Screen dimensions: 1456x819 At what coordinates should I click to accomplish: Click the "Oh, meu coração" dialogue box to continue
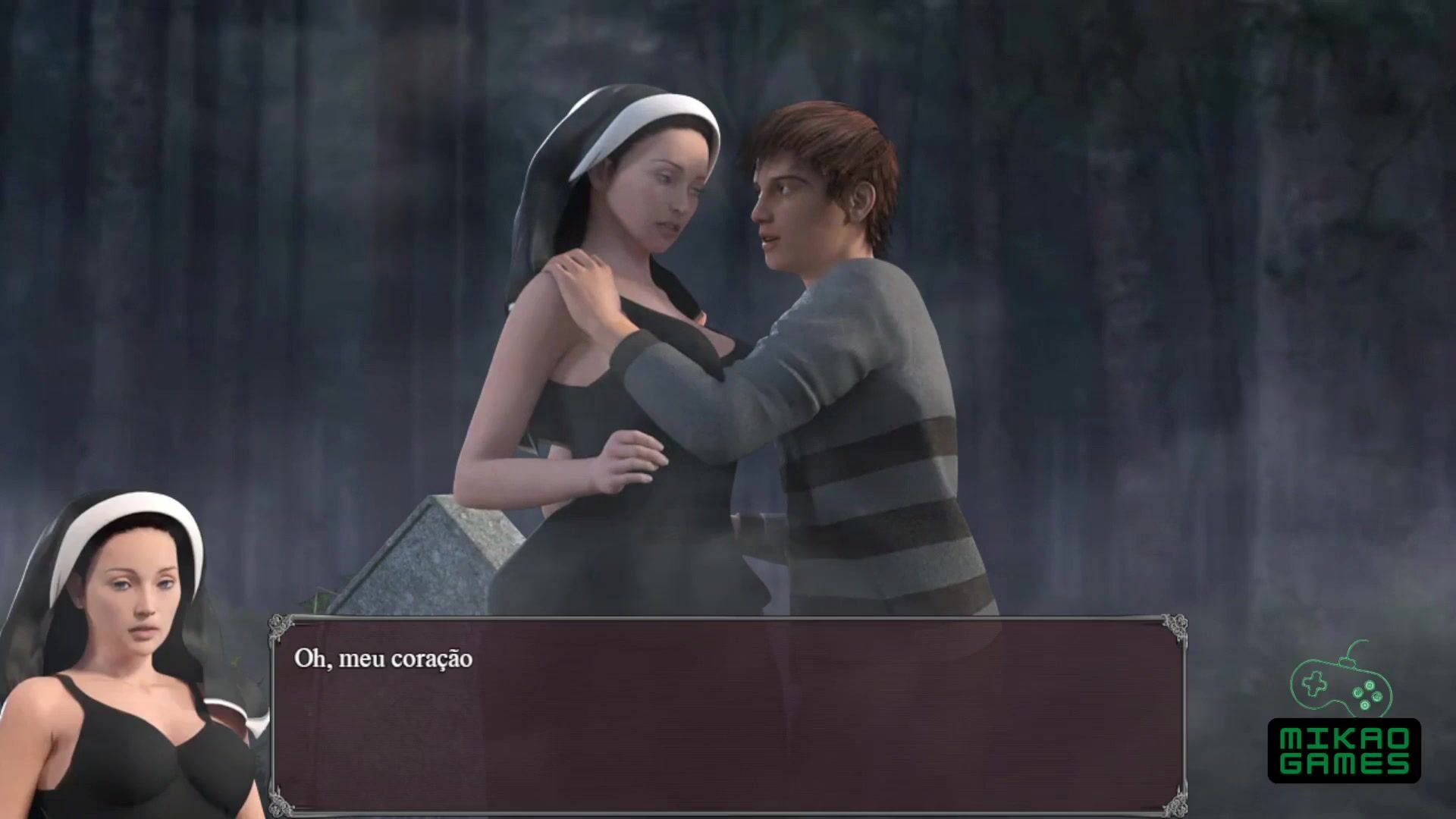point(728,717)
